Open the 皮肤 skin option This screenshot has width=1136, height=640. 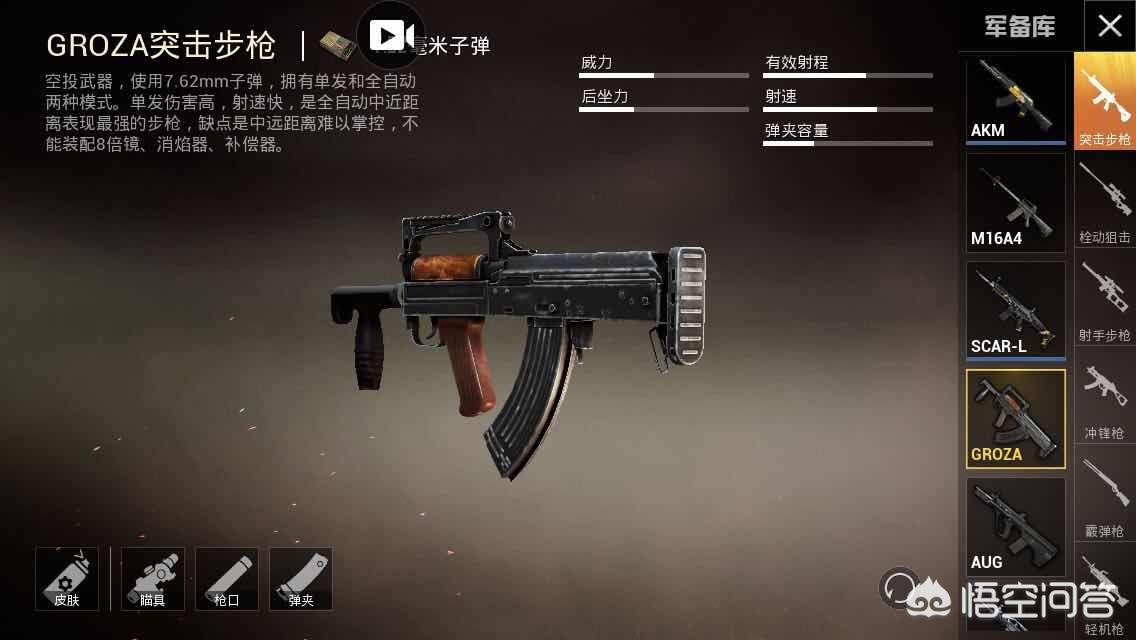pyautogui.click(x=67, y=578)
